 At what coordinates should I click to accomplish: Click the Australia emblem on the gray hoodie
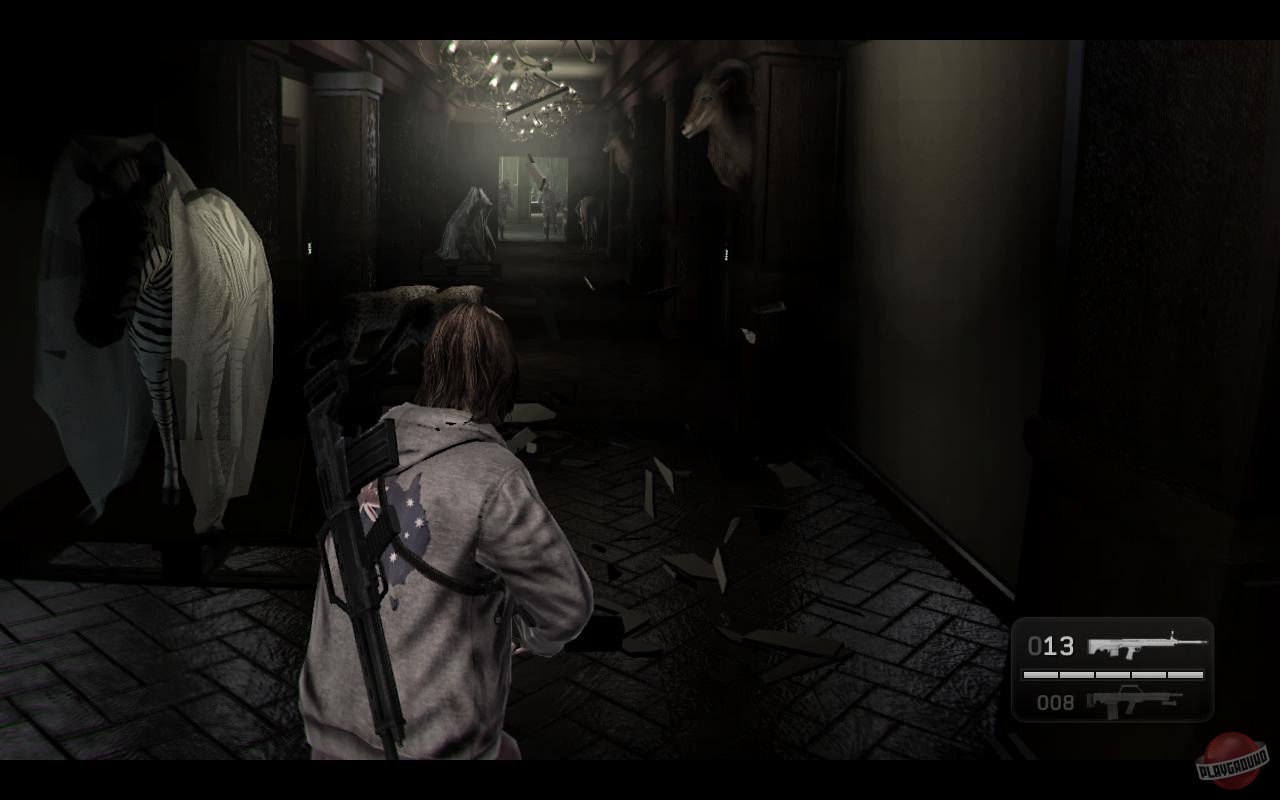tap(408, 520)
